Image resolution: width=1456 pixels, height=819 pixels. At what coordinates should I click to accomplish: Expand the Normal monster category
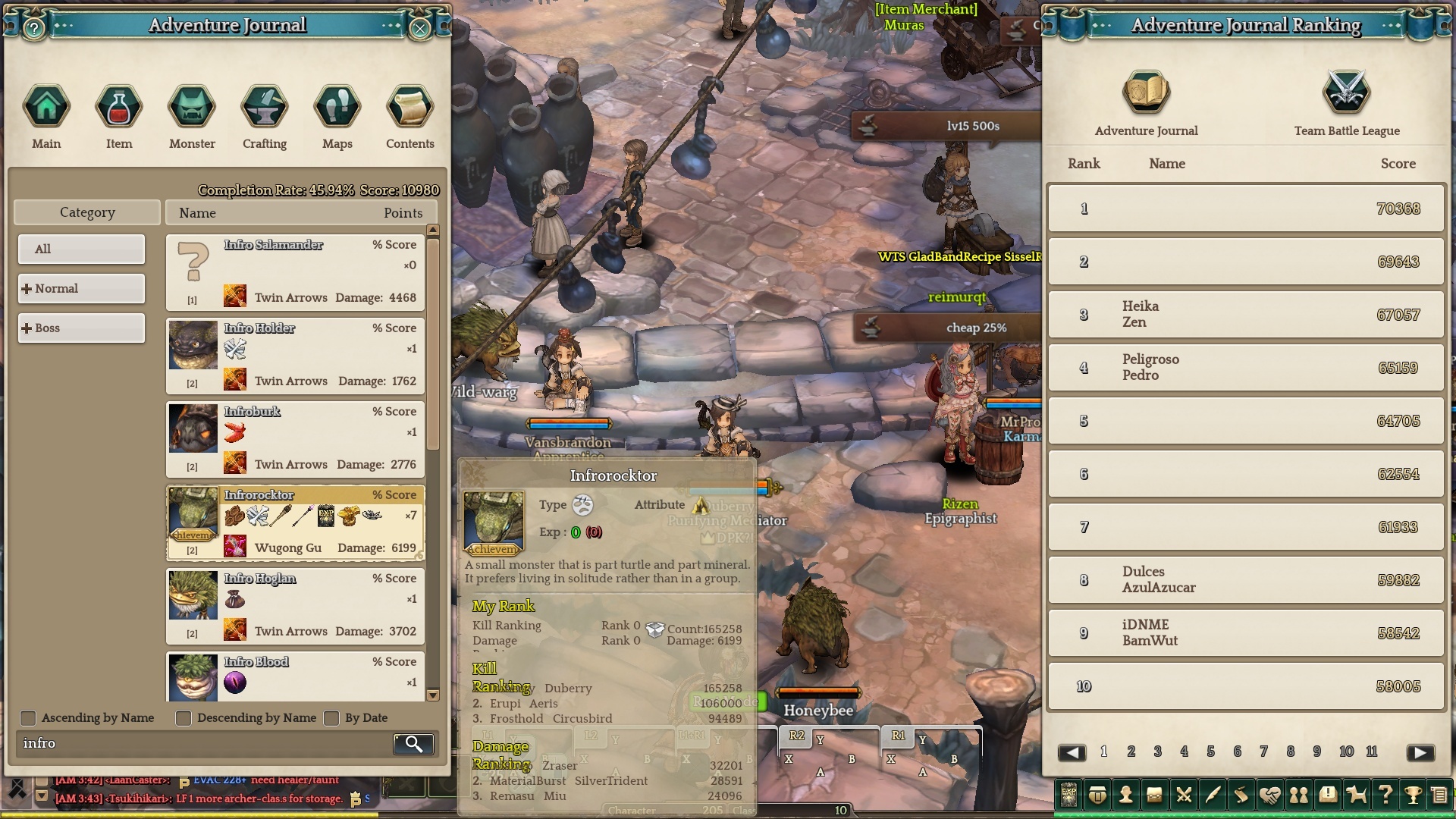pos(81,288)
